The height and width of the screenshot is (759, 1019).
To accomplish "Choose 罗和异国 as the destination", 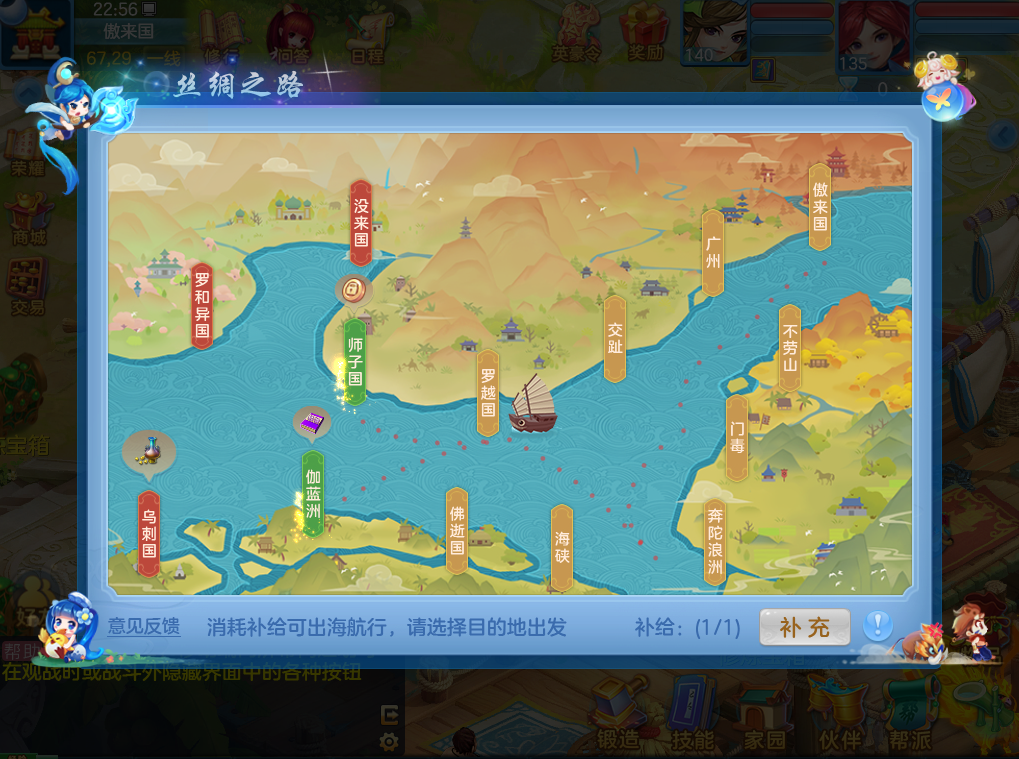I will click(202, 304).
